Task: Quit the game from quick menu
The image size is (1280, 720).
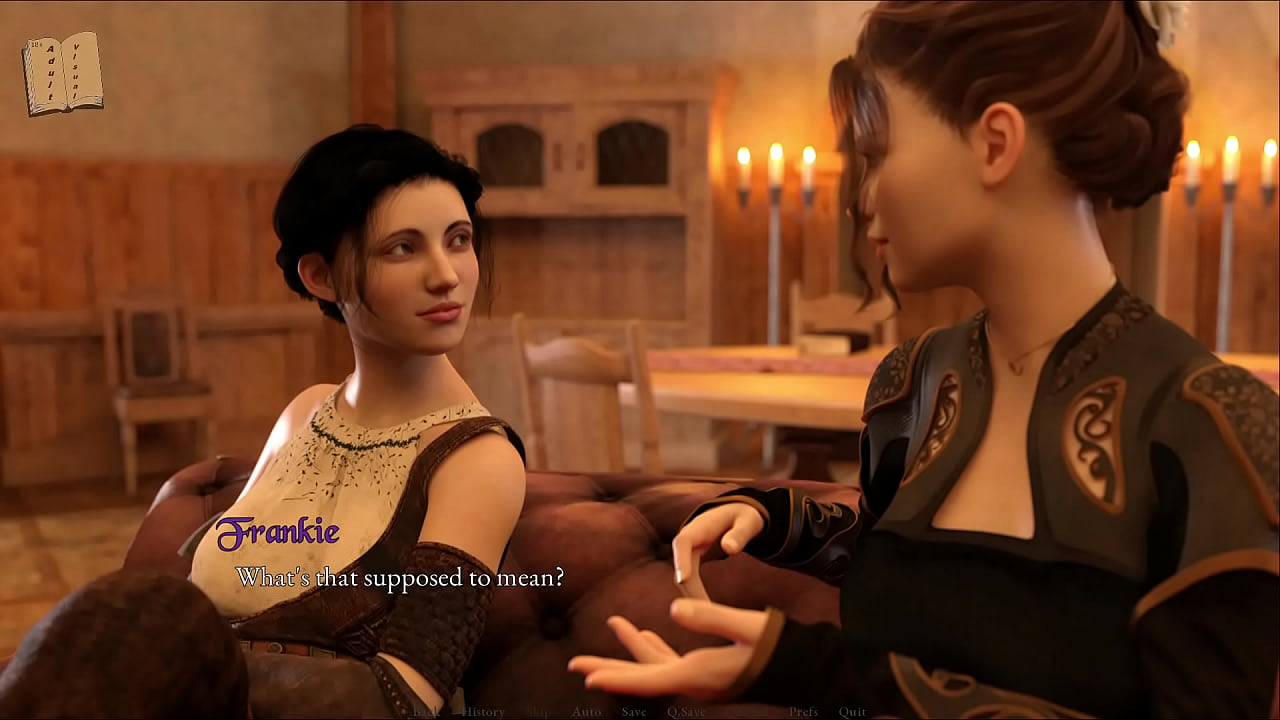Action: [x=852, y=712]
